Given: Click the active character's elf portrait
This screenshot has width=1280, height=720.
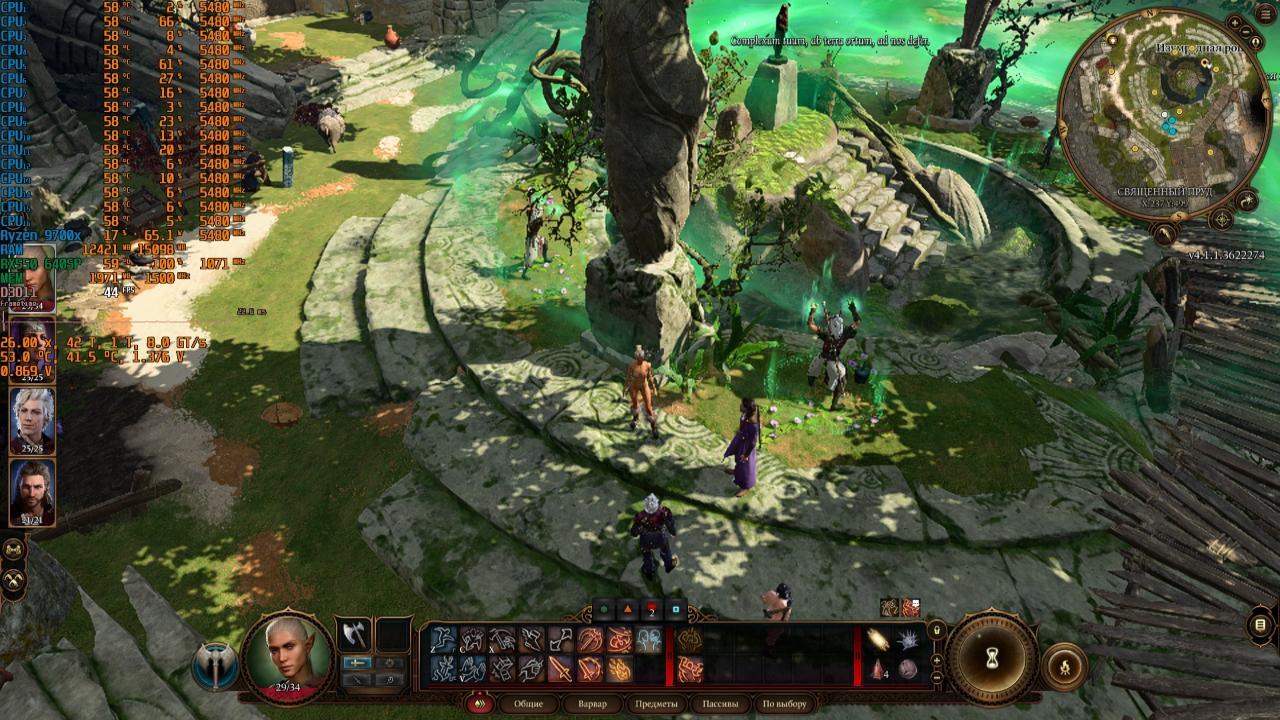Looking at the screenshot, I should point(288,653).
